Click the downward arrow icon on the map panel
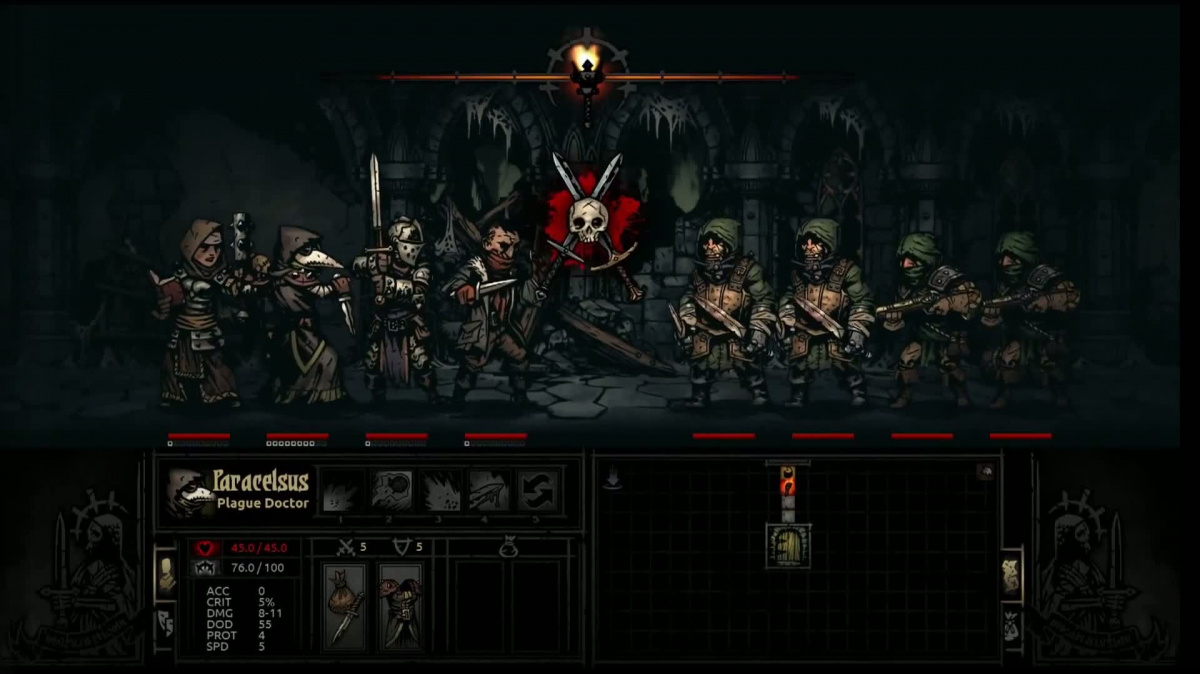The image size is (1200, 674). coord(612,481)
